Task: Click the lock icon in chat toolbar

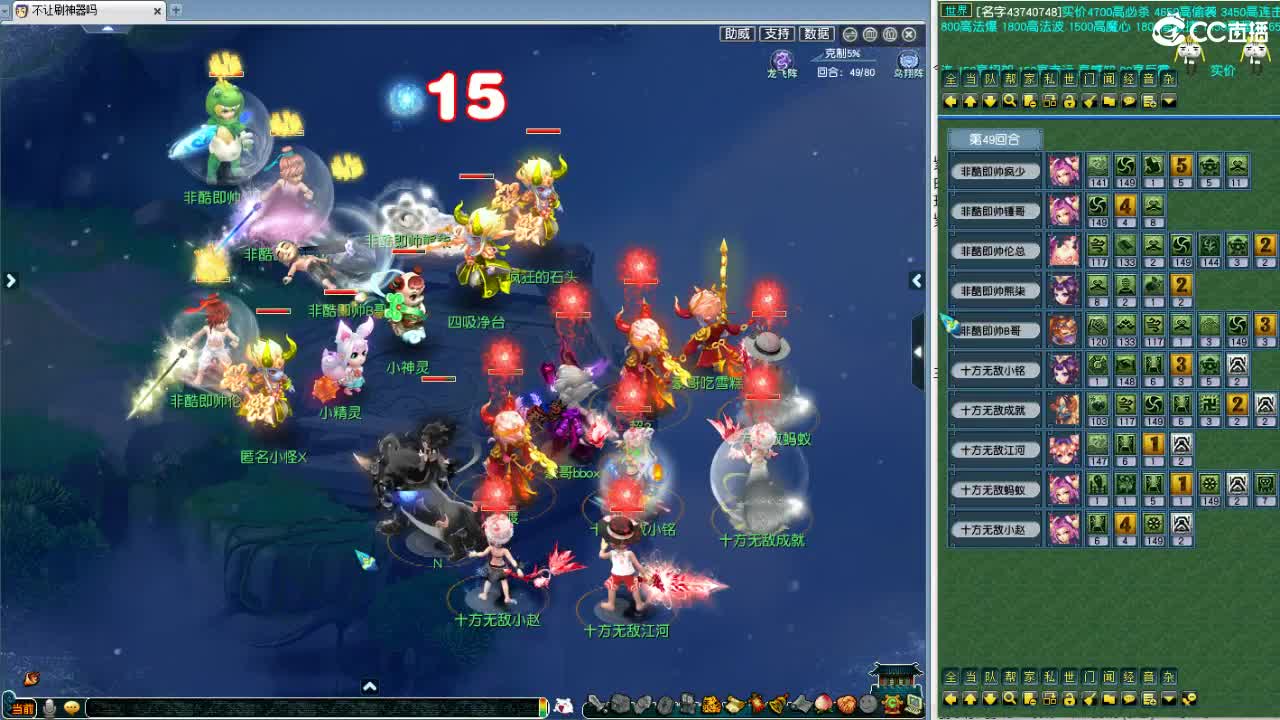Action: (x=1069, y=100)
